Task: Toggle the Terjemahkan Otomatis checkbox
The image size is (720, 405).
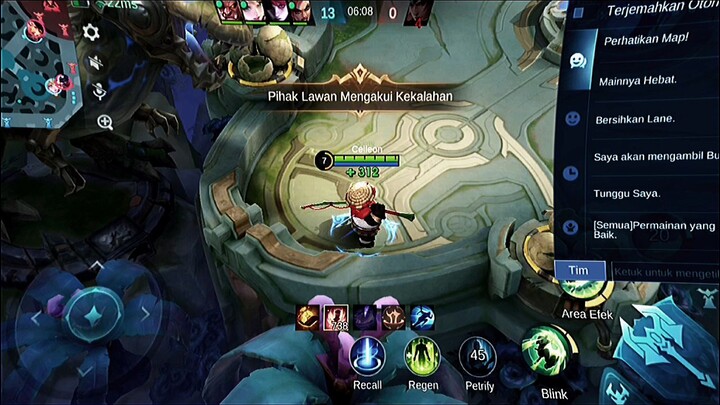Action: tap(579, 12)
